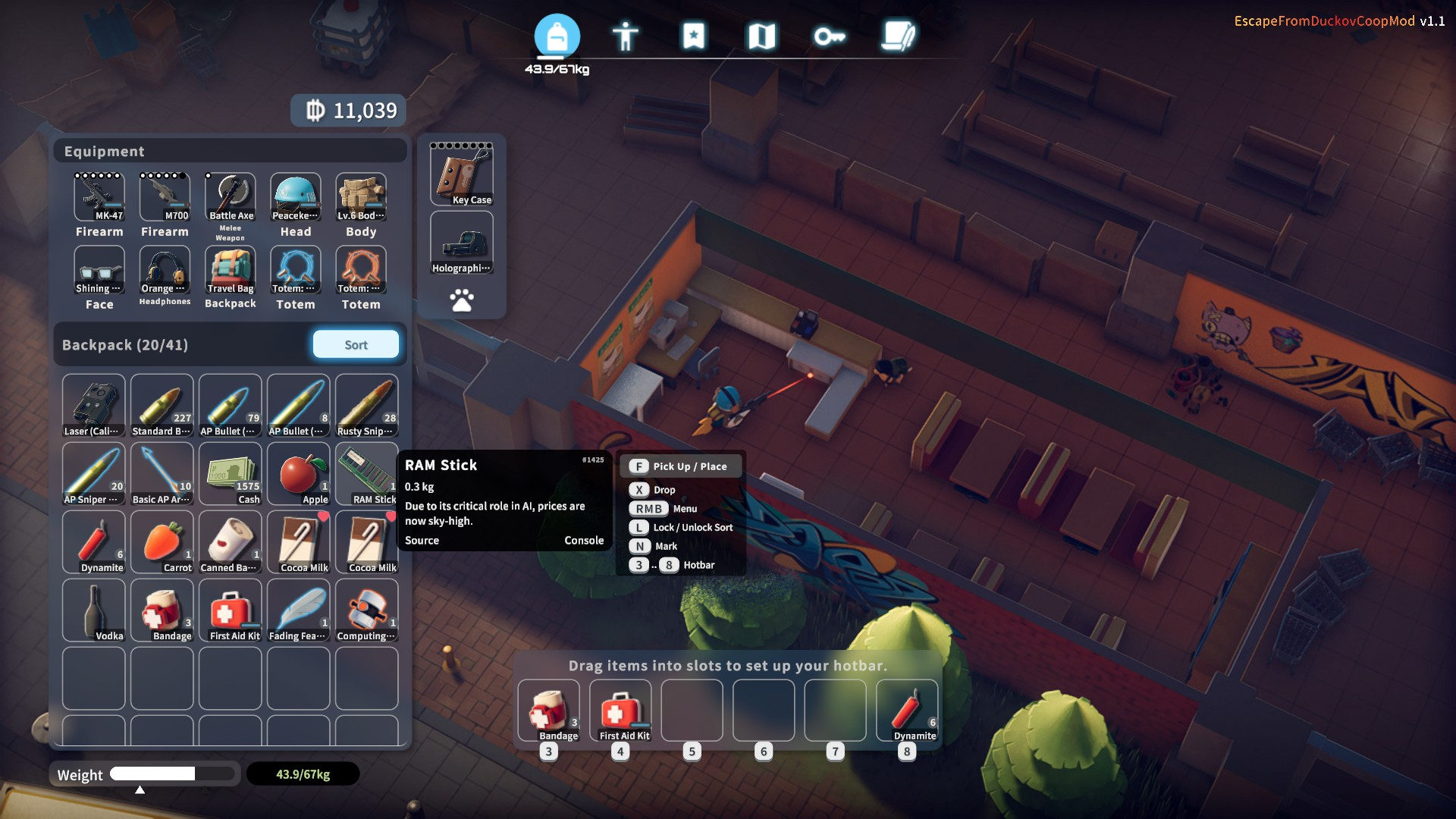This screenshot has width=1456, height=819.
Task: Choose the Vodka bottle slot
Action: pos(94,610)
